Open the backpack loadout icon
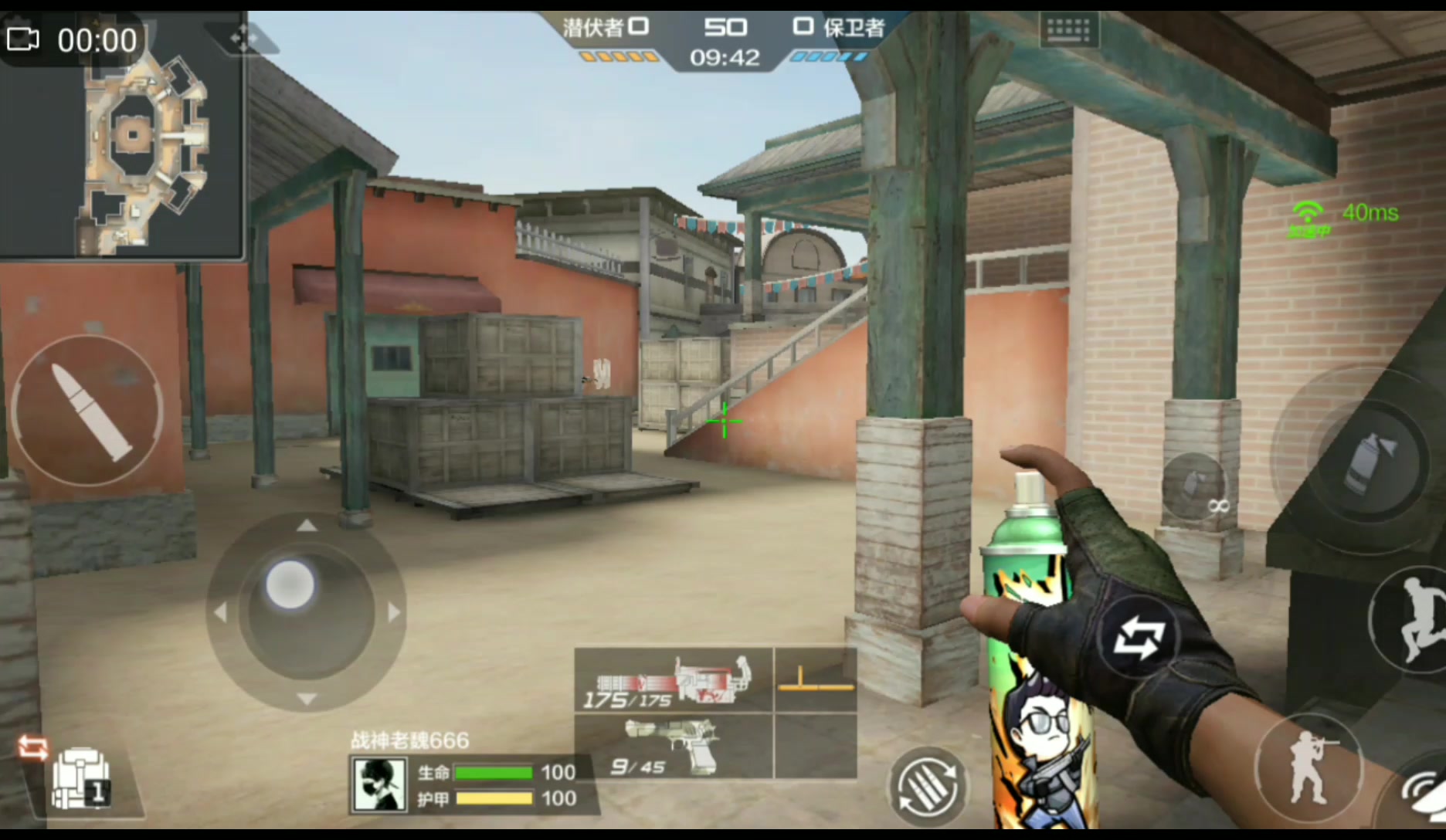The height and width of the screenshot is (840, 1446). 80,778
